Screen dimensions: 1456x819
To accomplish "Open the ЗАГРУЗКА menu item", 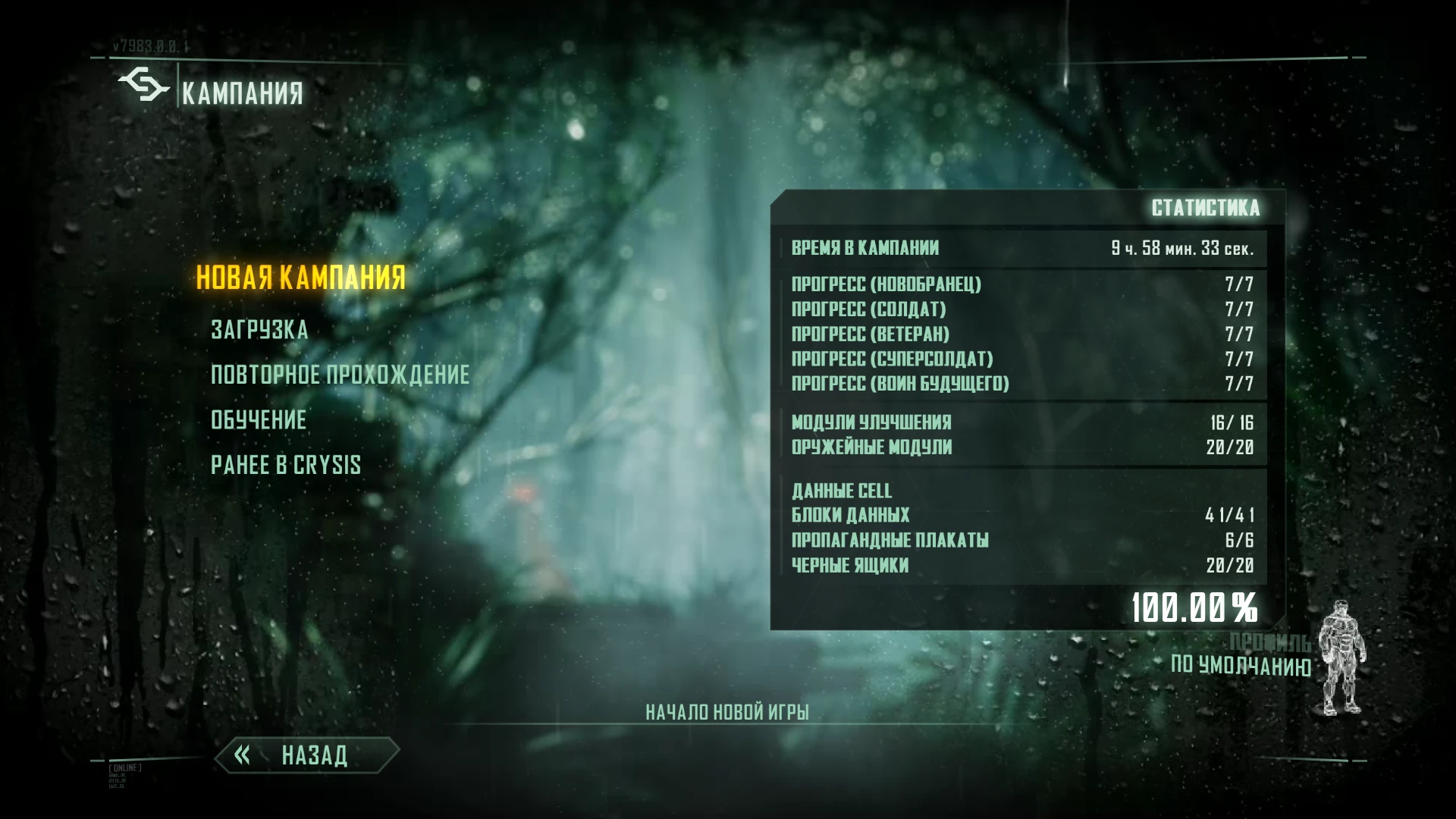I will pos(259,330).
